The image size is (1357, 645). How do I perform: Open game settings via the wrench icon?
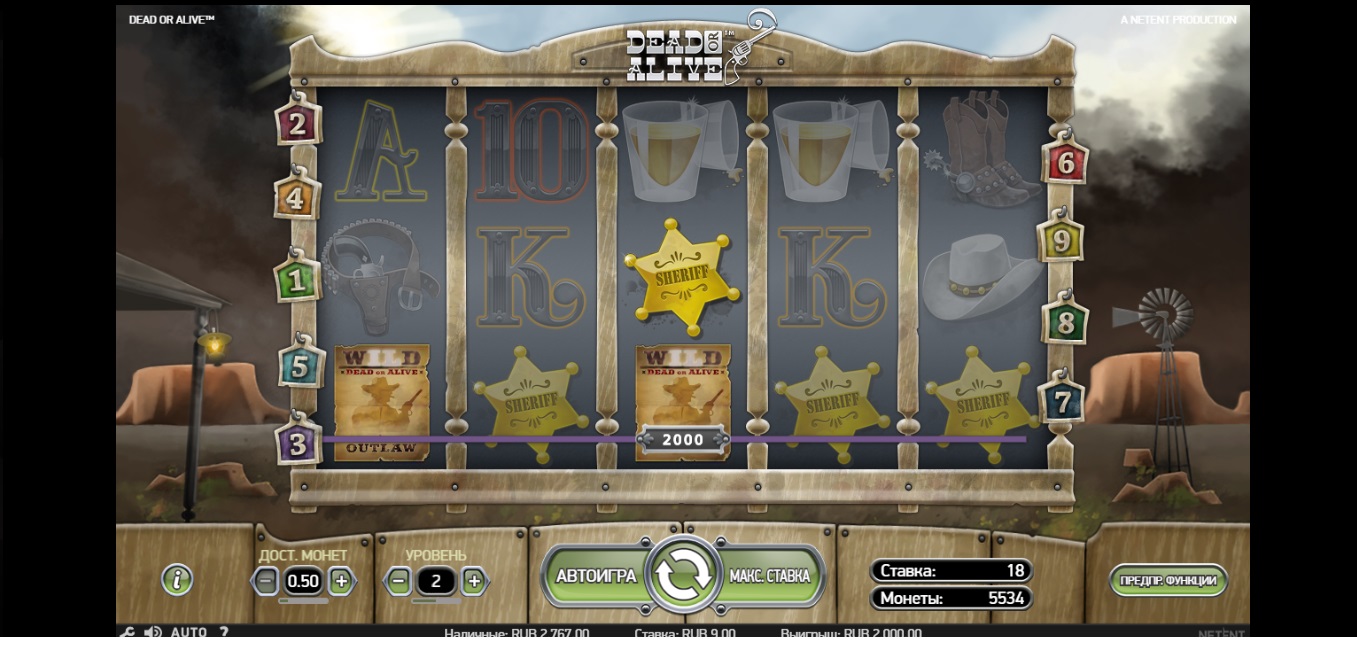127,633
